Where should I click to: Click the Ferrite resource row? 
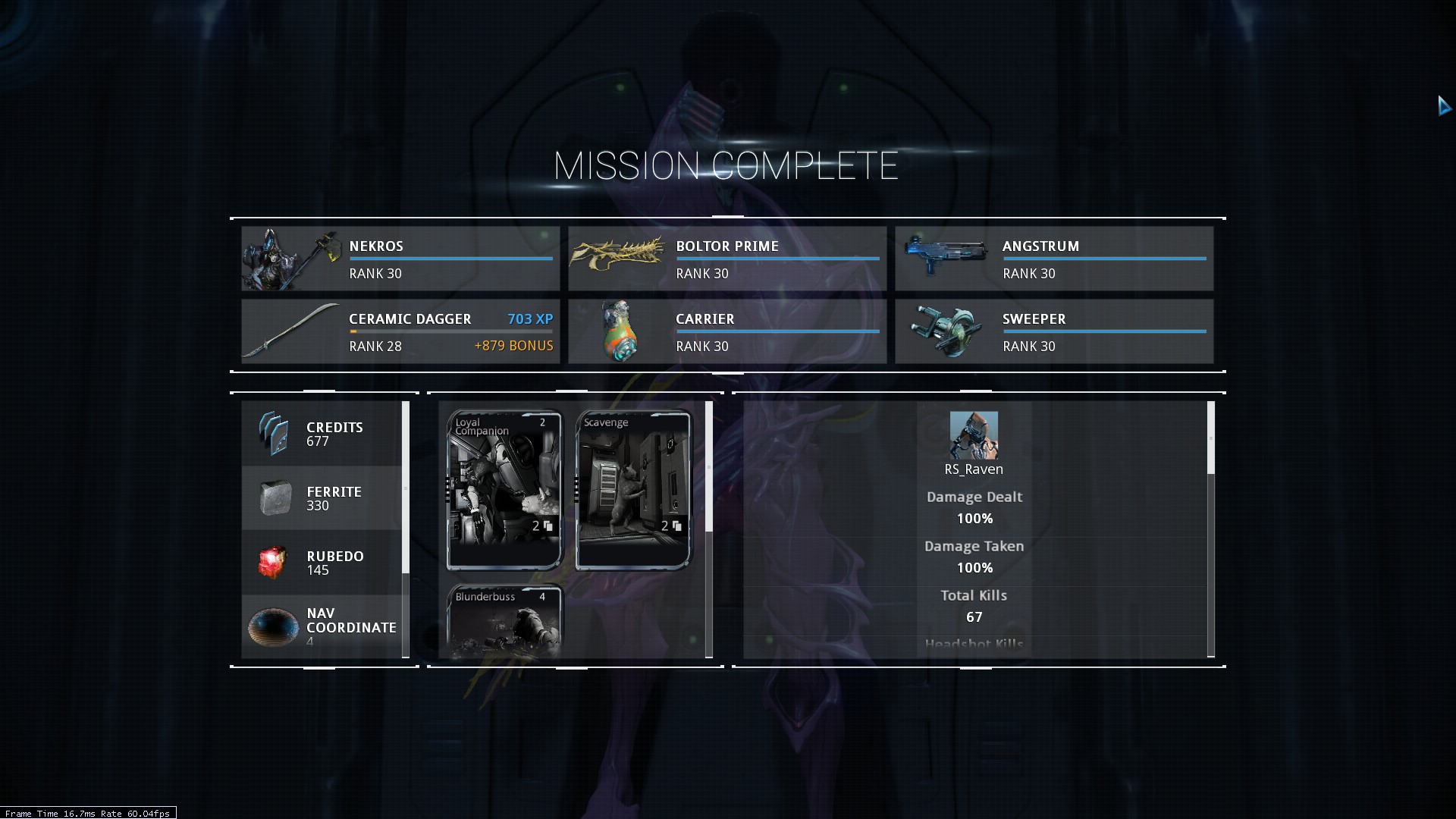coord(322,498)
